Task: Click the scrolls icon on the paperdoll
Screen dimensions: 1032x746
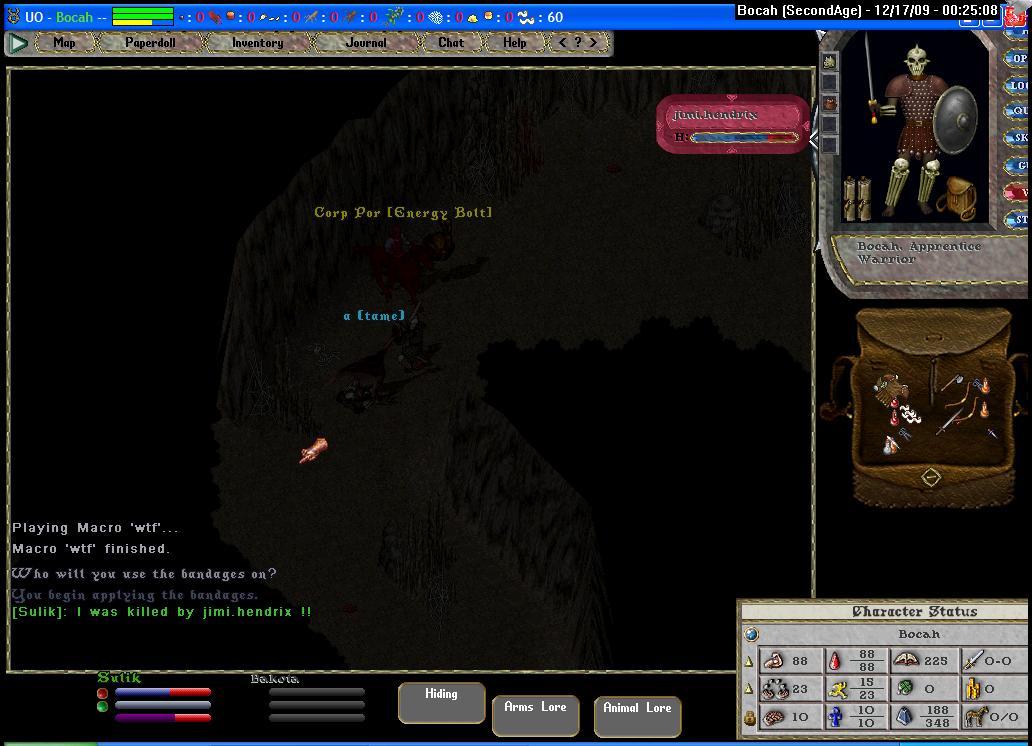Action: click(x=857, y=198)
